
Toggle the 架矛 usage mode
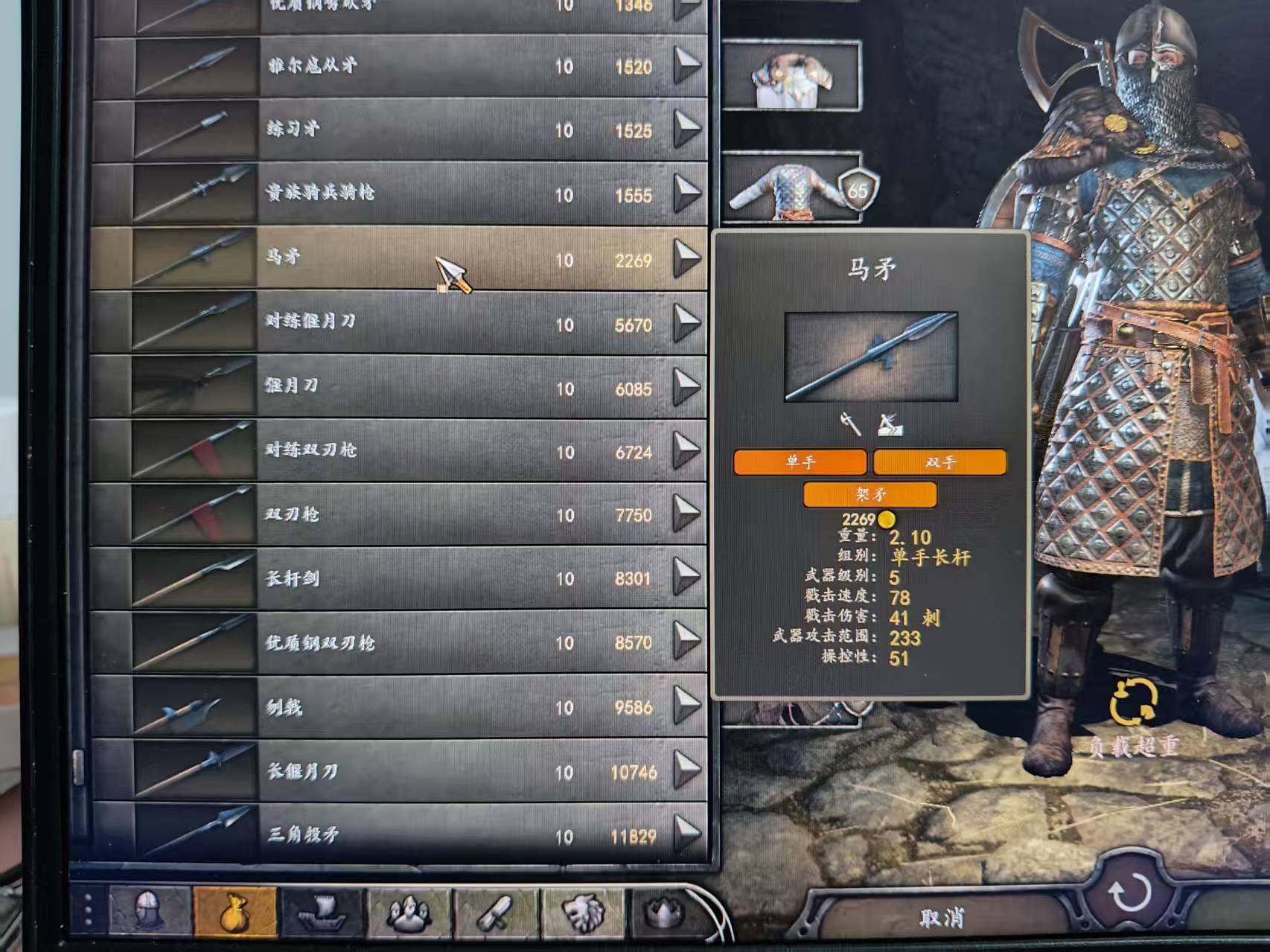870,493
